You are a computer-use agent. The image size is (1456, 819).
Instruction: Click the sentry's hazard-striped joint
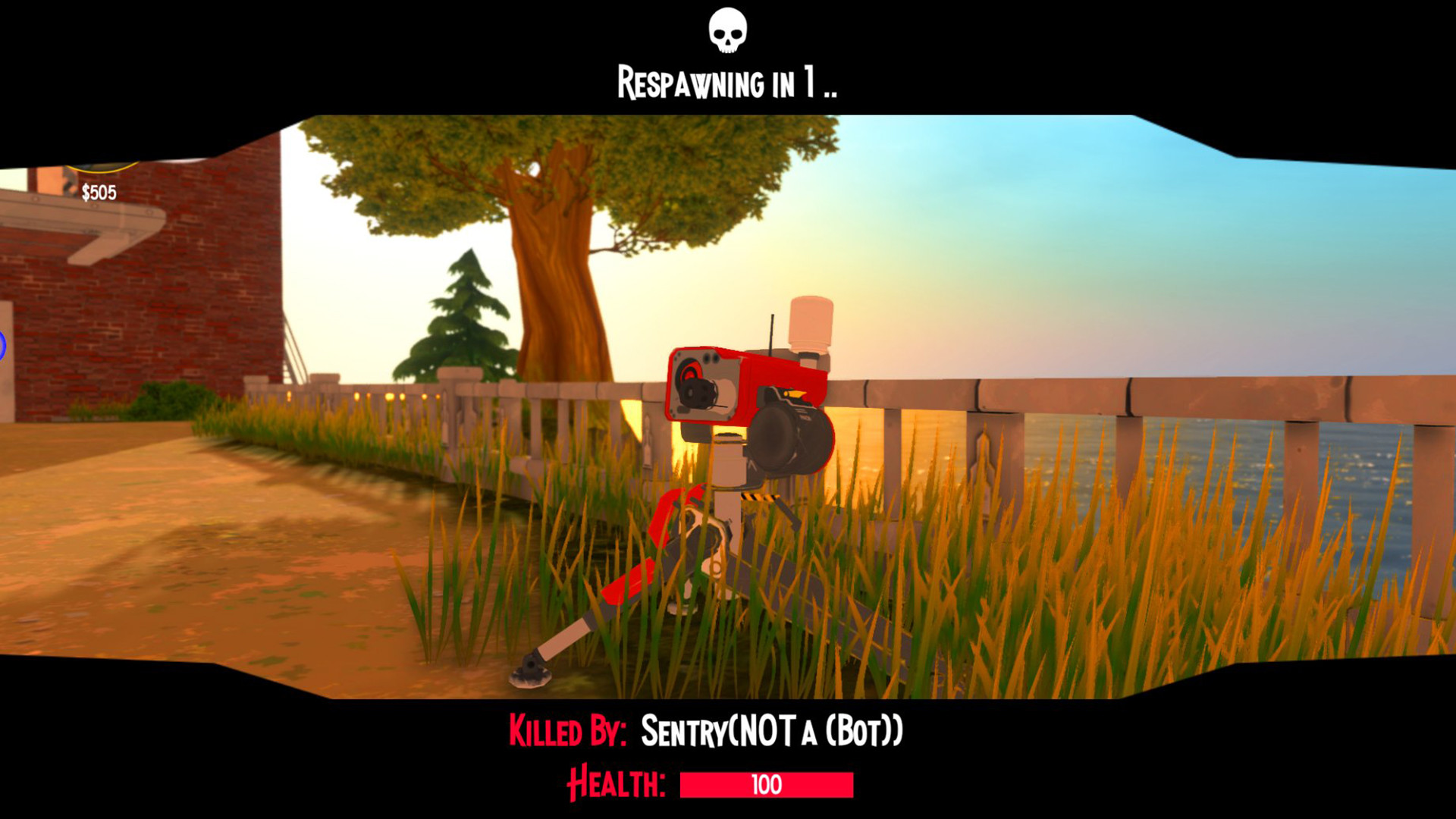759,497
